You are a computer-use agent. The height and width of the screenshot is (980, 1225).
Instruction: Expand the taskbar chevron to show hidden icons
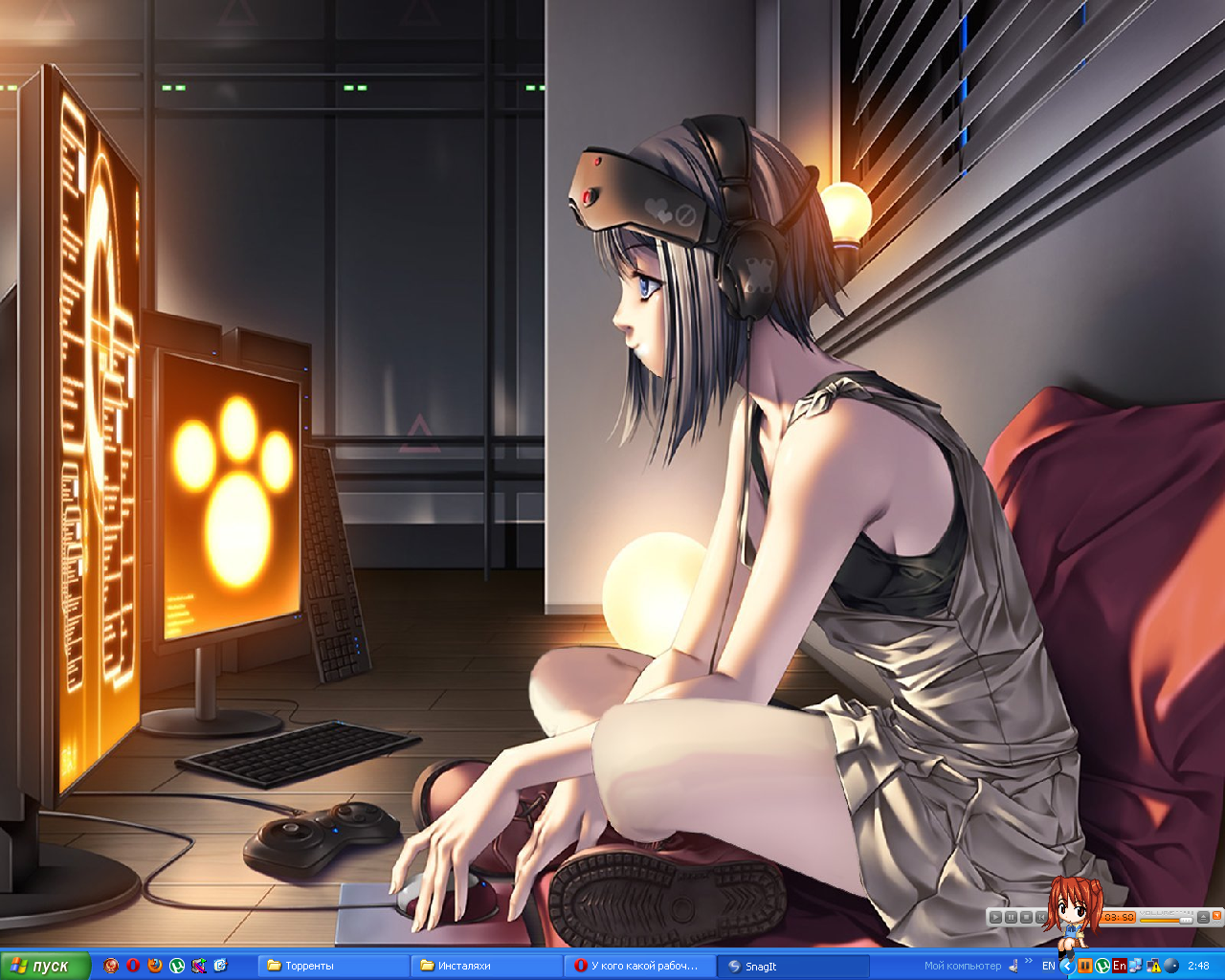1029,962
